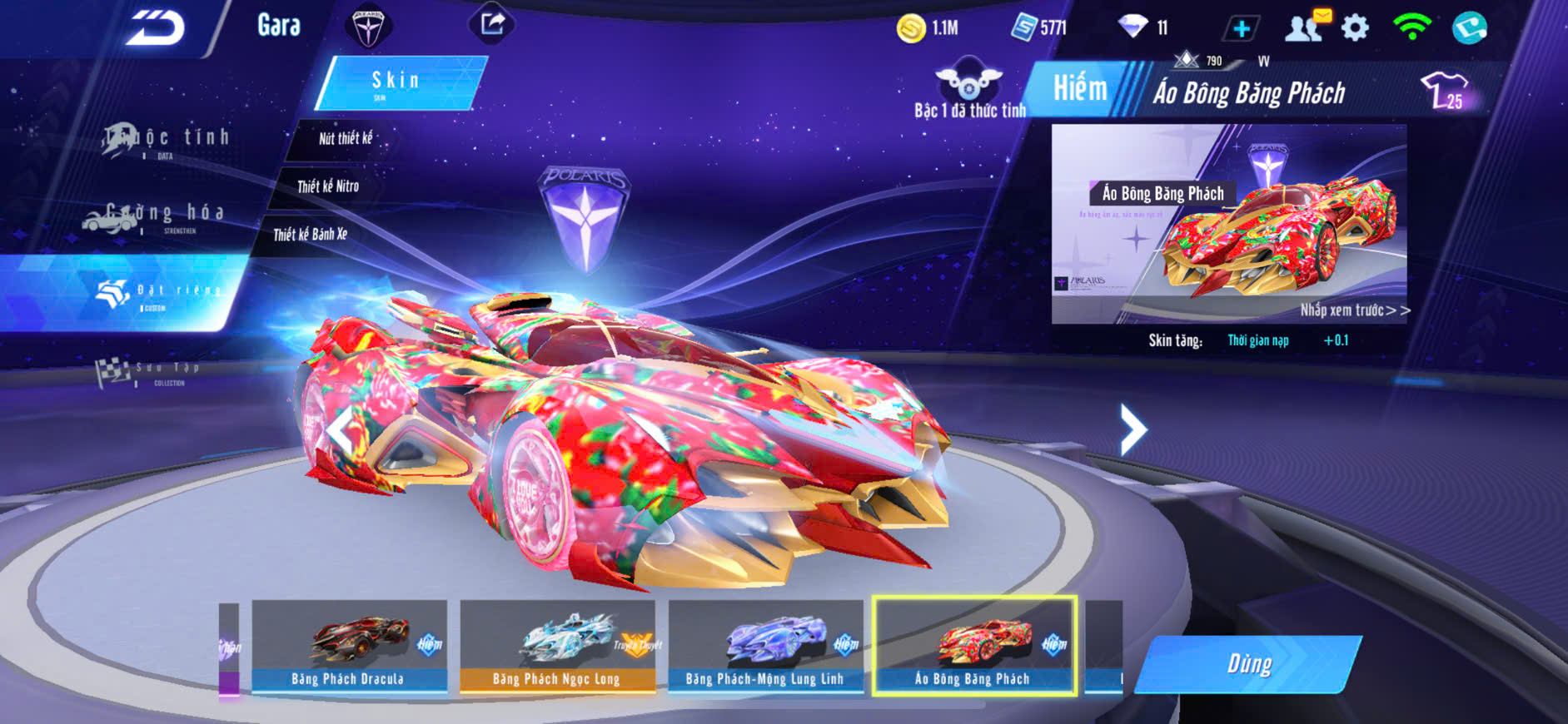Viewport: 1568px width, 724px height.
Task: Open the Thuộc tính section
Action: (165, 139)
